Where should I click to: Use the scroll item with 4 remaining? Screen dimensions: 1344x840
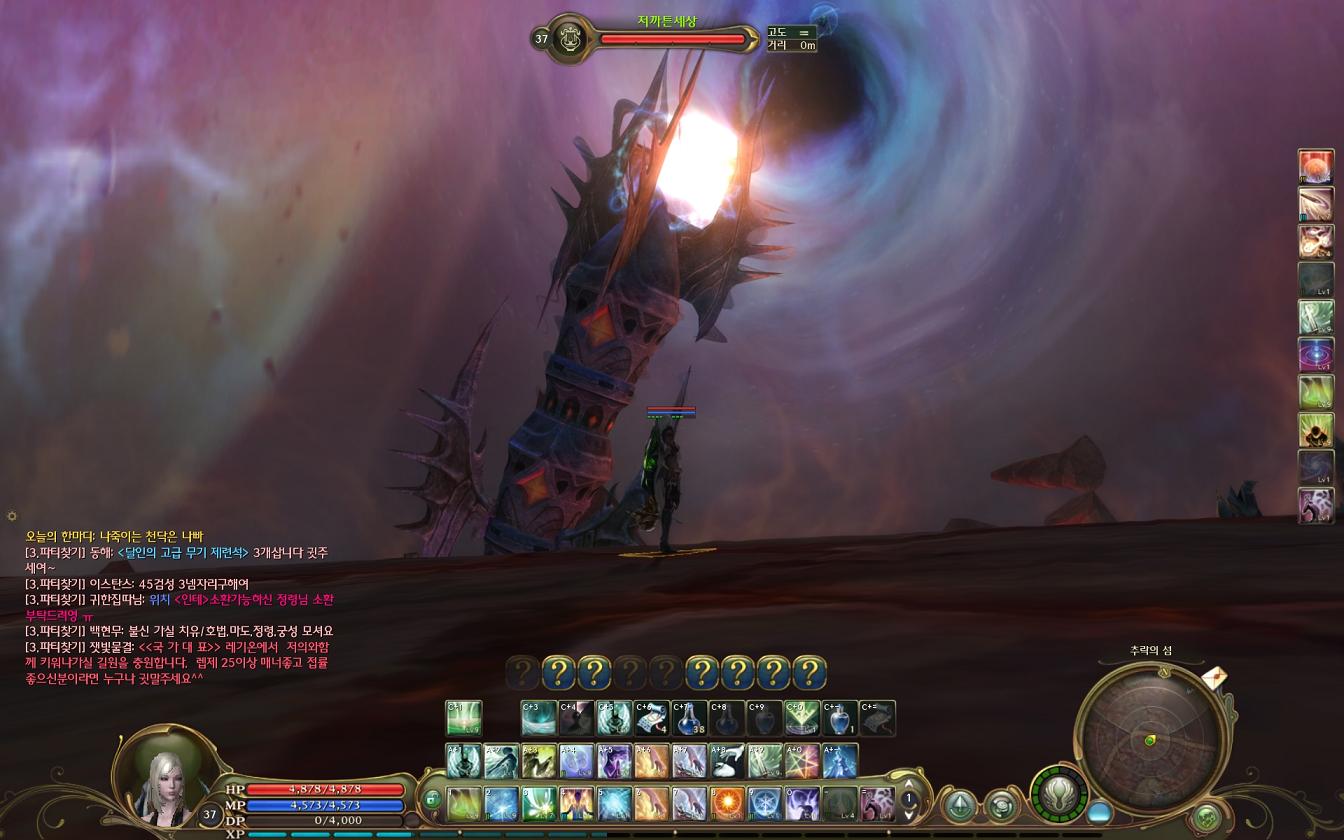tap(651, 718)
